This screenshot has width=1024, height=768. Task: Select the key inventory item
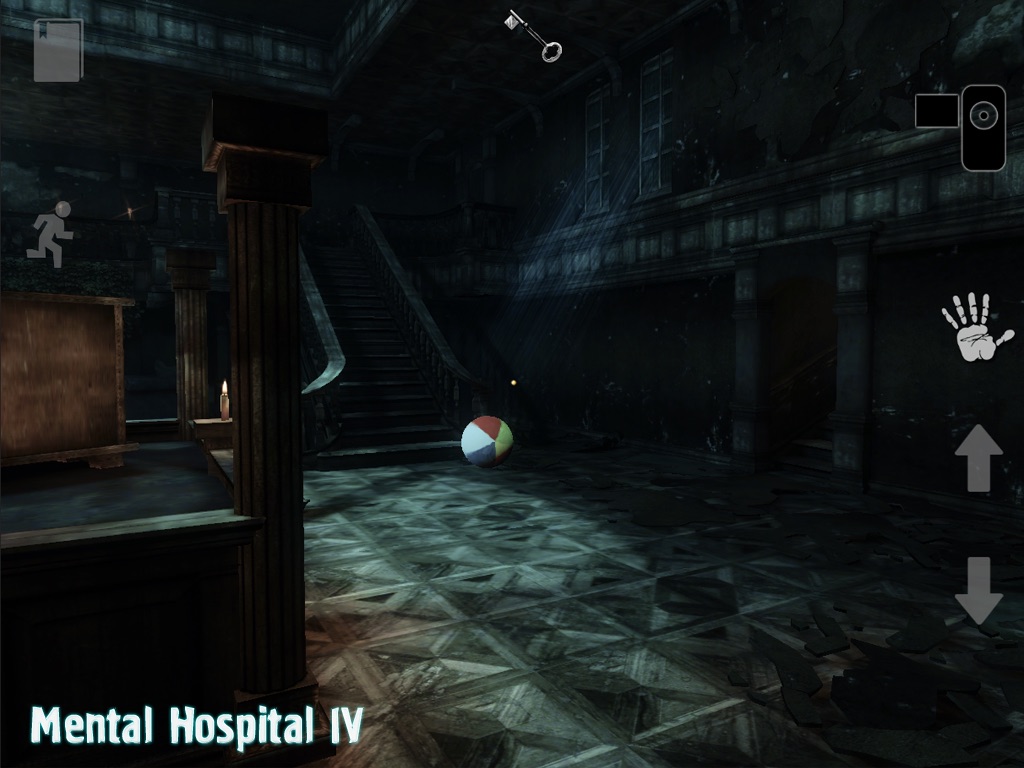[x=533, y=35]
